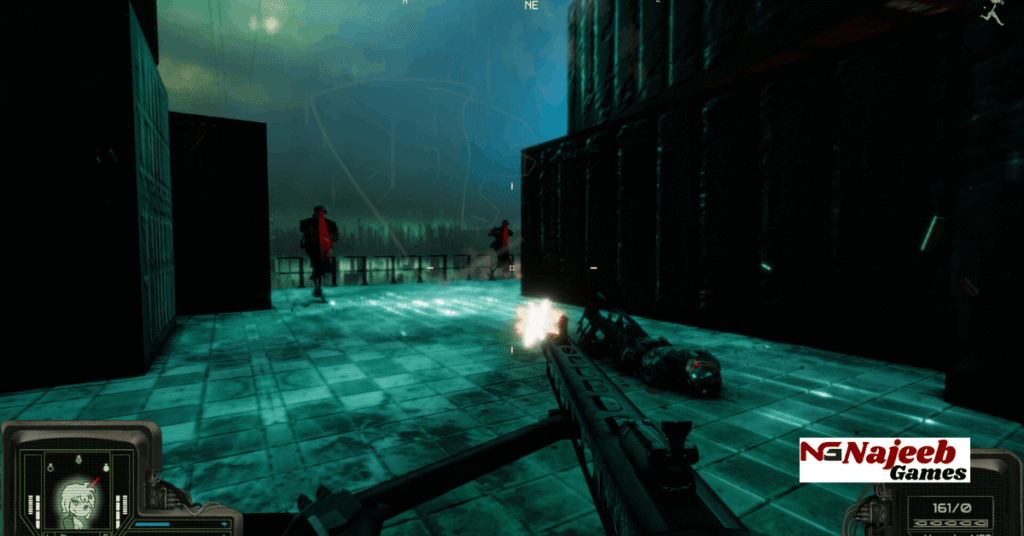Select the running figure stance icon

coord(992,12)
